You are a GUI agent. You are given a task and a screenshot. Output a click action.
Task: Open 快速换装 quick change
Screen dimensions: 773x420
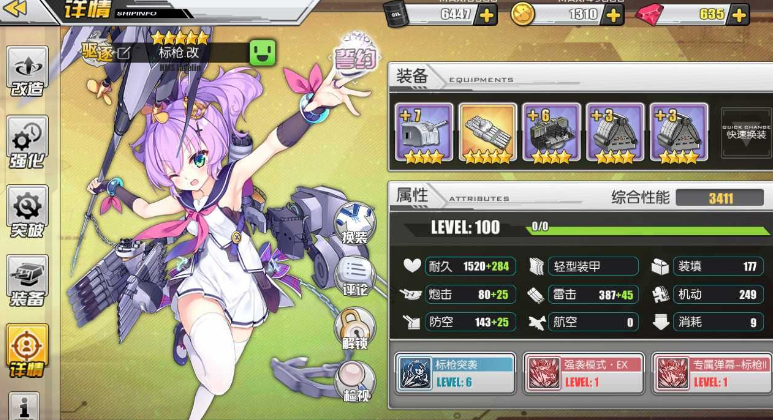(746, 130)
